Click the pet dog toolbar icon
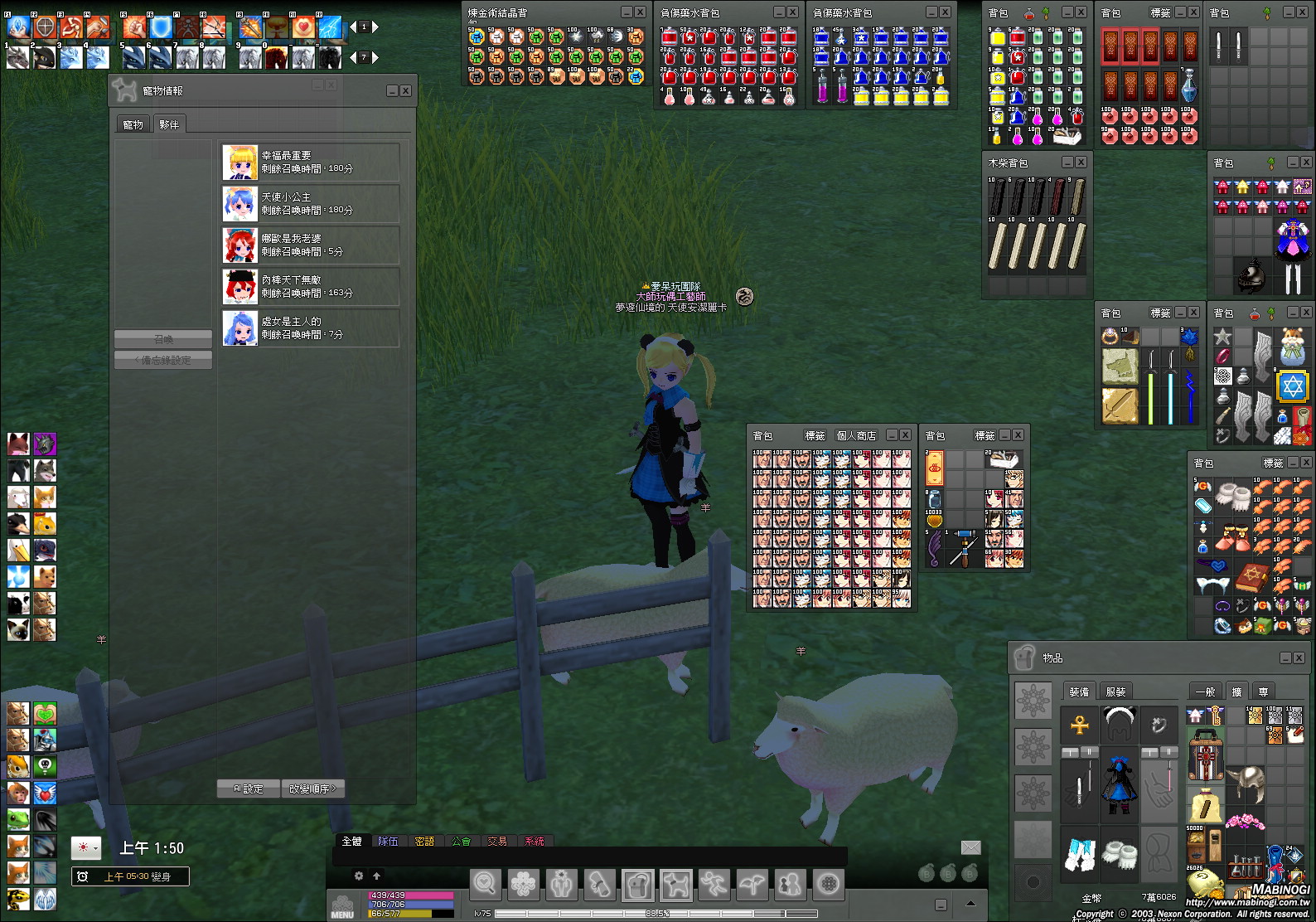 click(676, 885)
